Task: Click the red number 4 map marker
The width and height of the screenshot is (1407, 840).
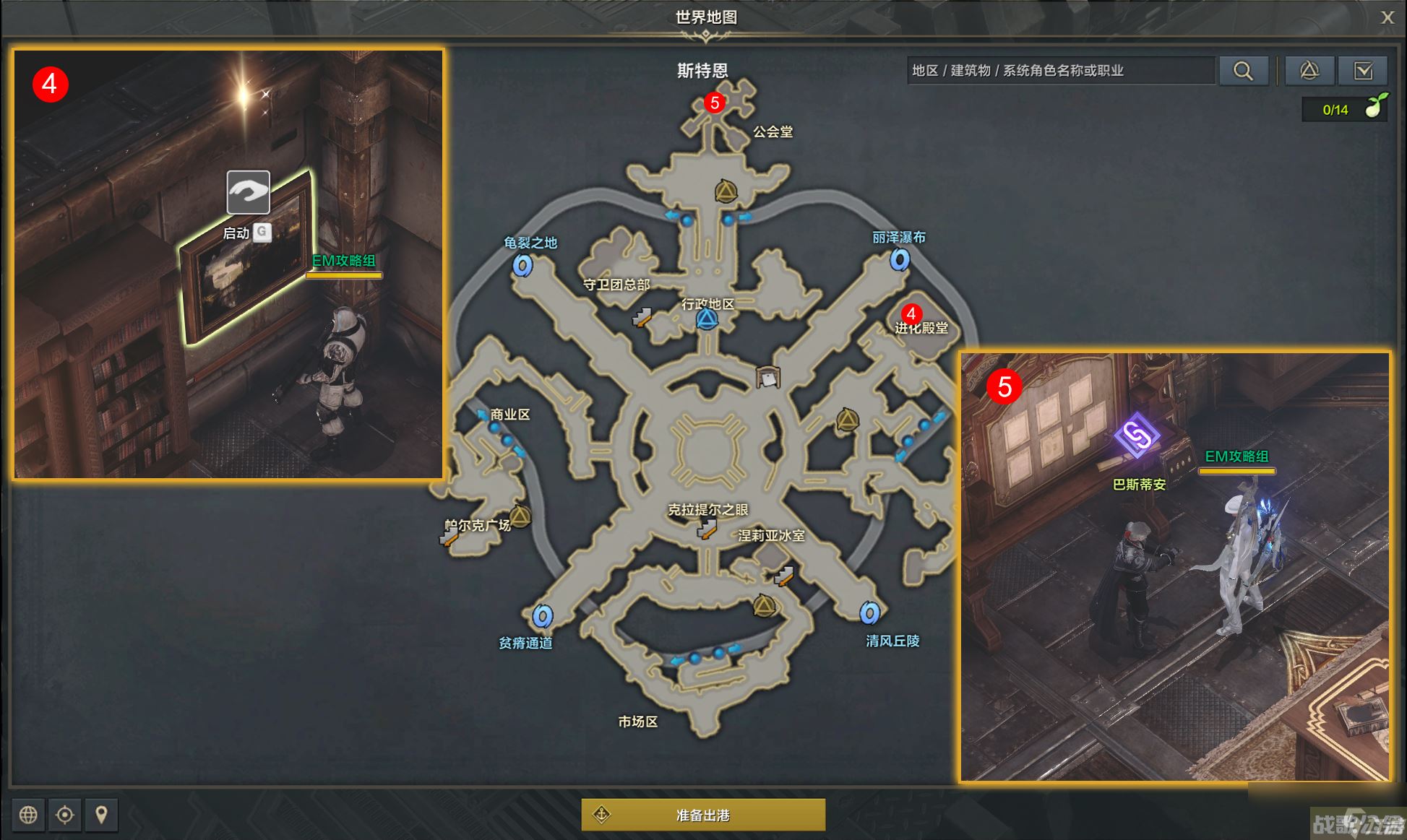Action: click(x=911, y=313)
